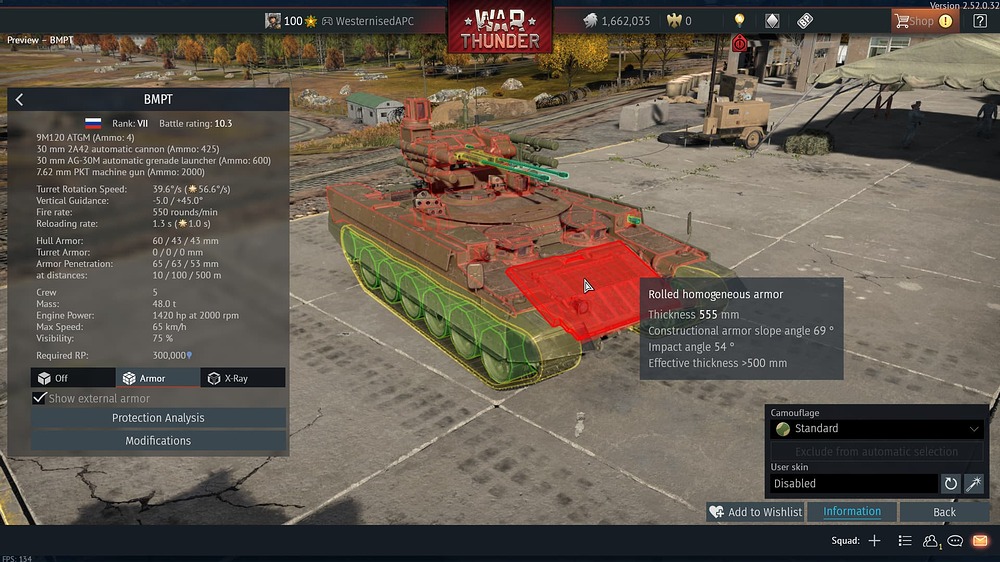Open the chat speech bubble
1000x562 pixels.
[955, 541]
